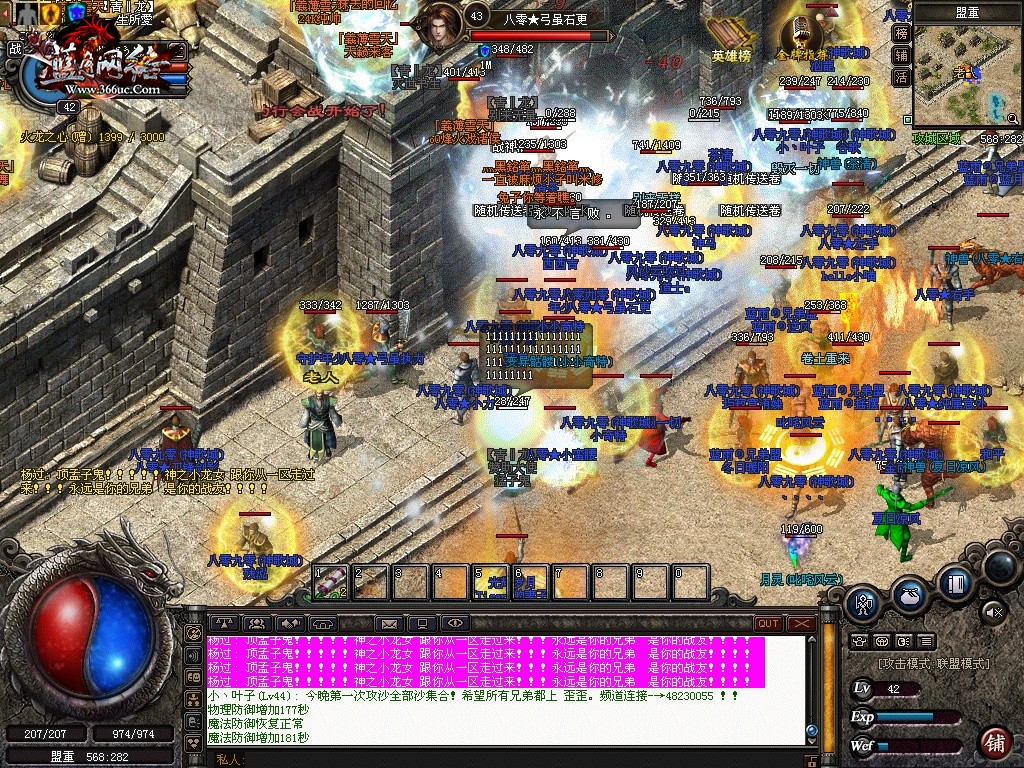
Task: Click the QUT button on chat bar
Action: point(768,623)
